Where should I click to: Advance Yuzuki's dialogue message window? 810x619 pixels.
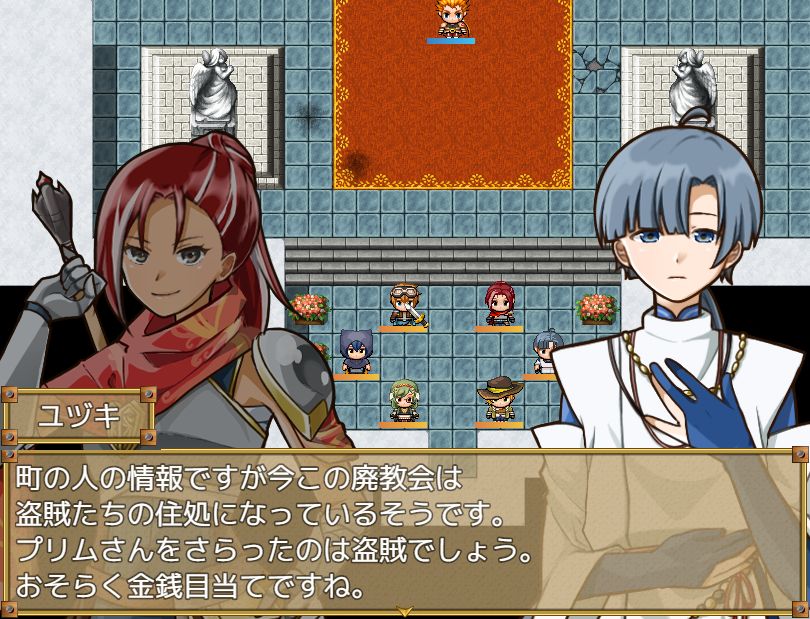404,530
